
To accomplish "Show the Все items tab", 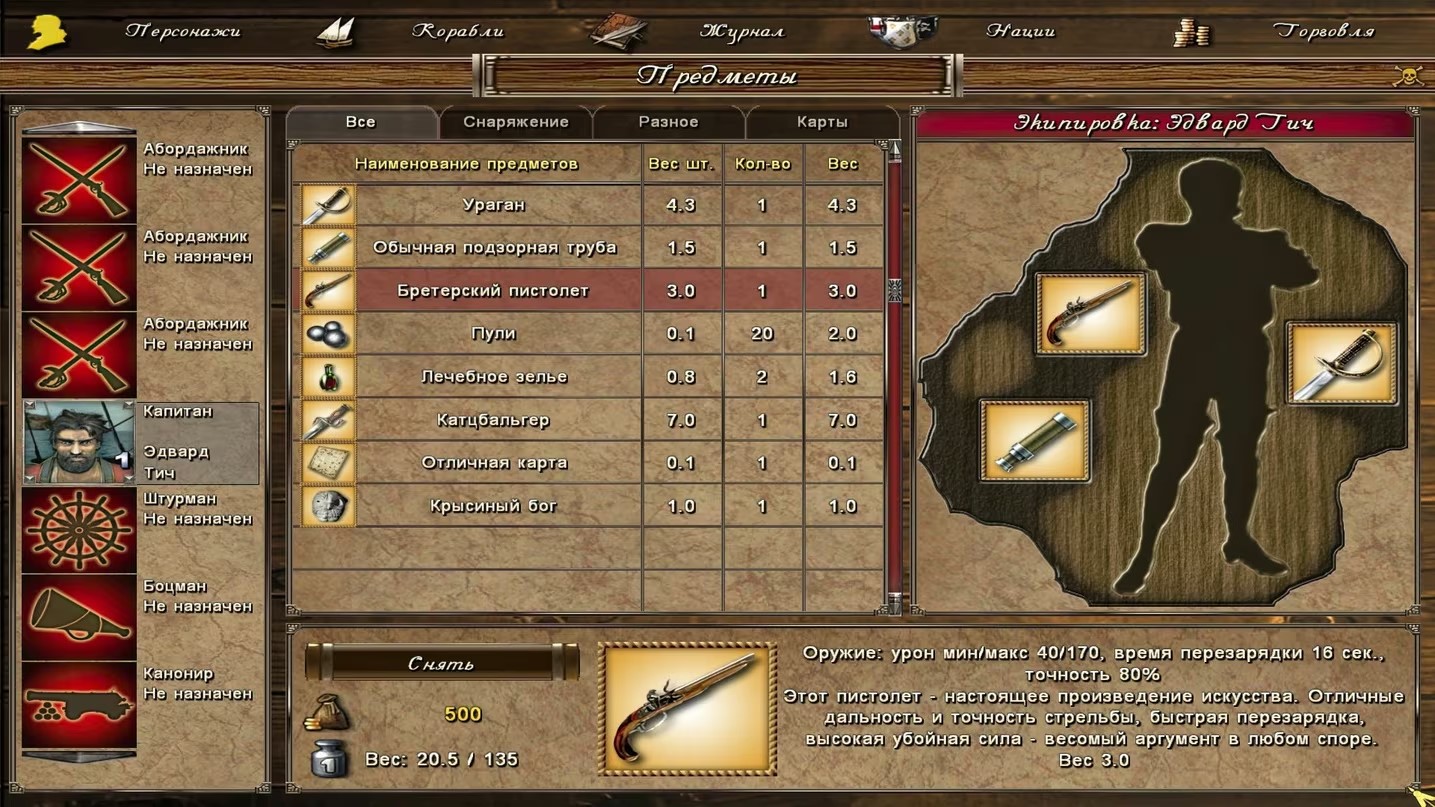I will pos(360,122).
